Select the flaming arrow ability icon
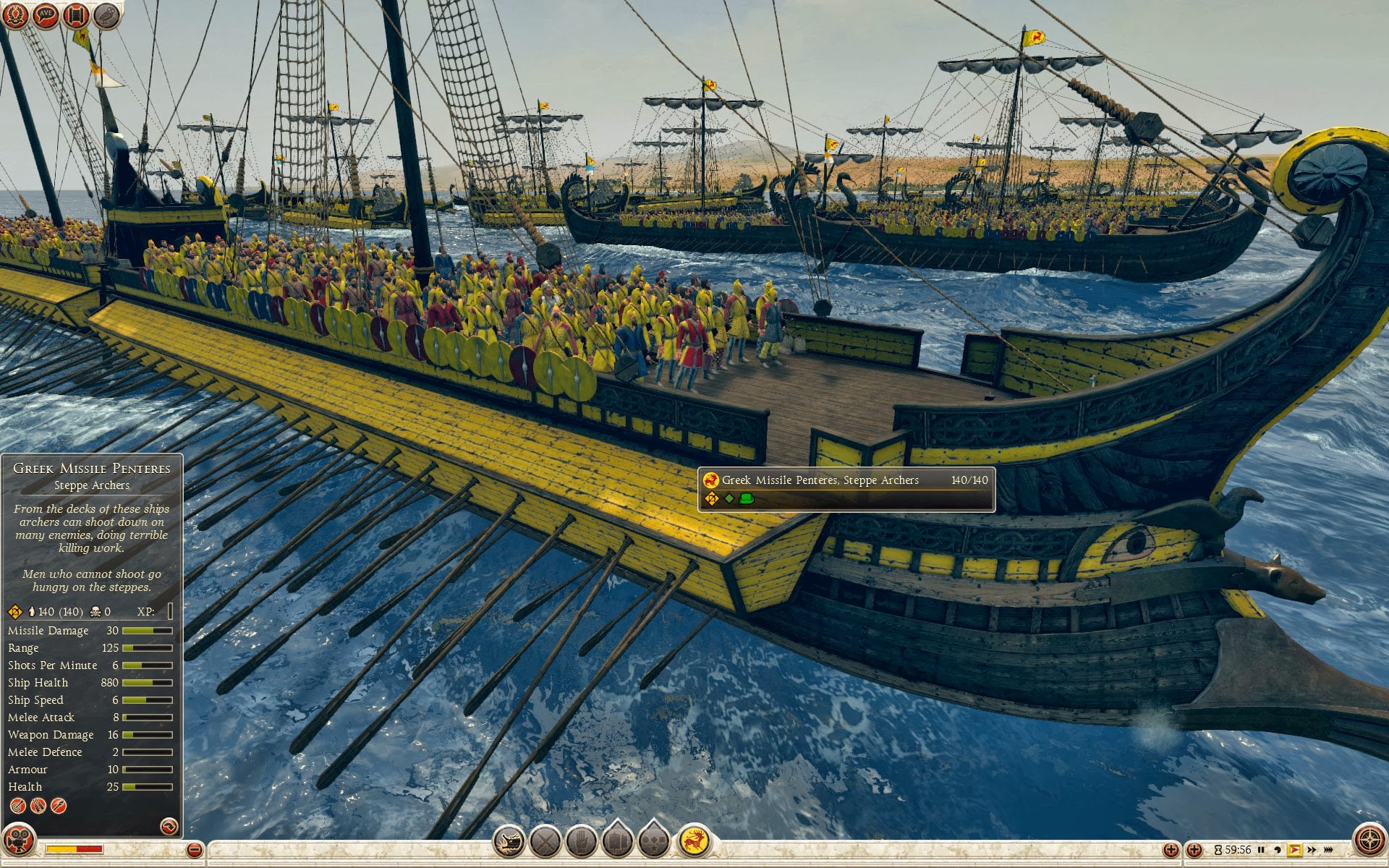 click(59, 806)
